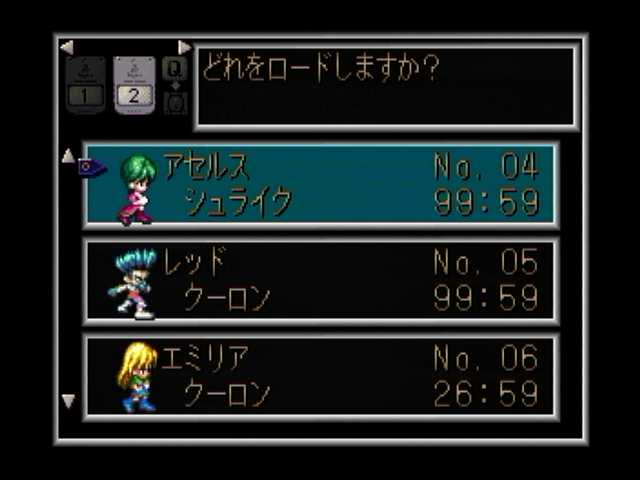Load save No. 04 アセルス

click(x=321, y=185)
